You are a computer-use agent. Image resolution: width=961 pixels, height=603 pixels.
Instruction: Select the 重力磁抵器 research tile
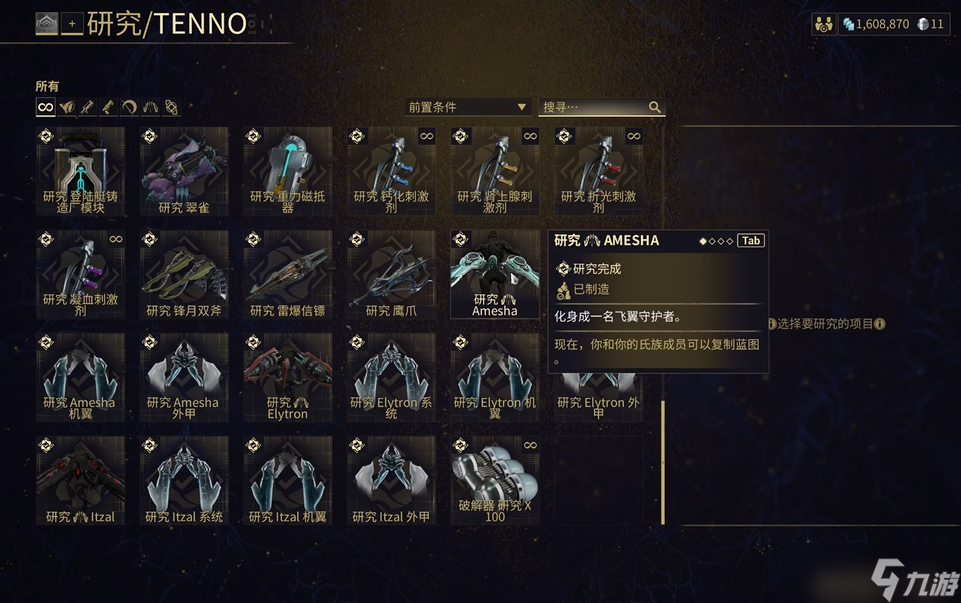pyautogui.click(x=288, y=171)
